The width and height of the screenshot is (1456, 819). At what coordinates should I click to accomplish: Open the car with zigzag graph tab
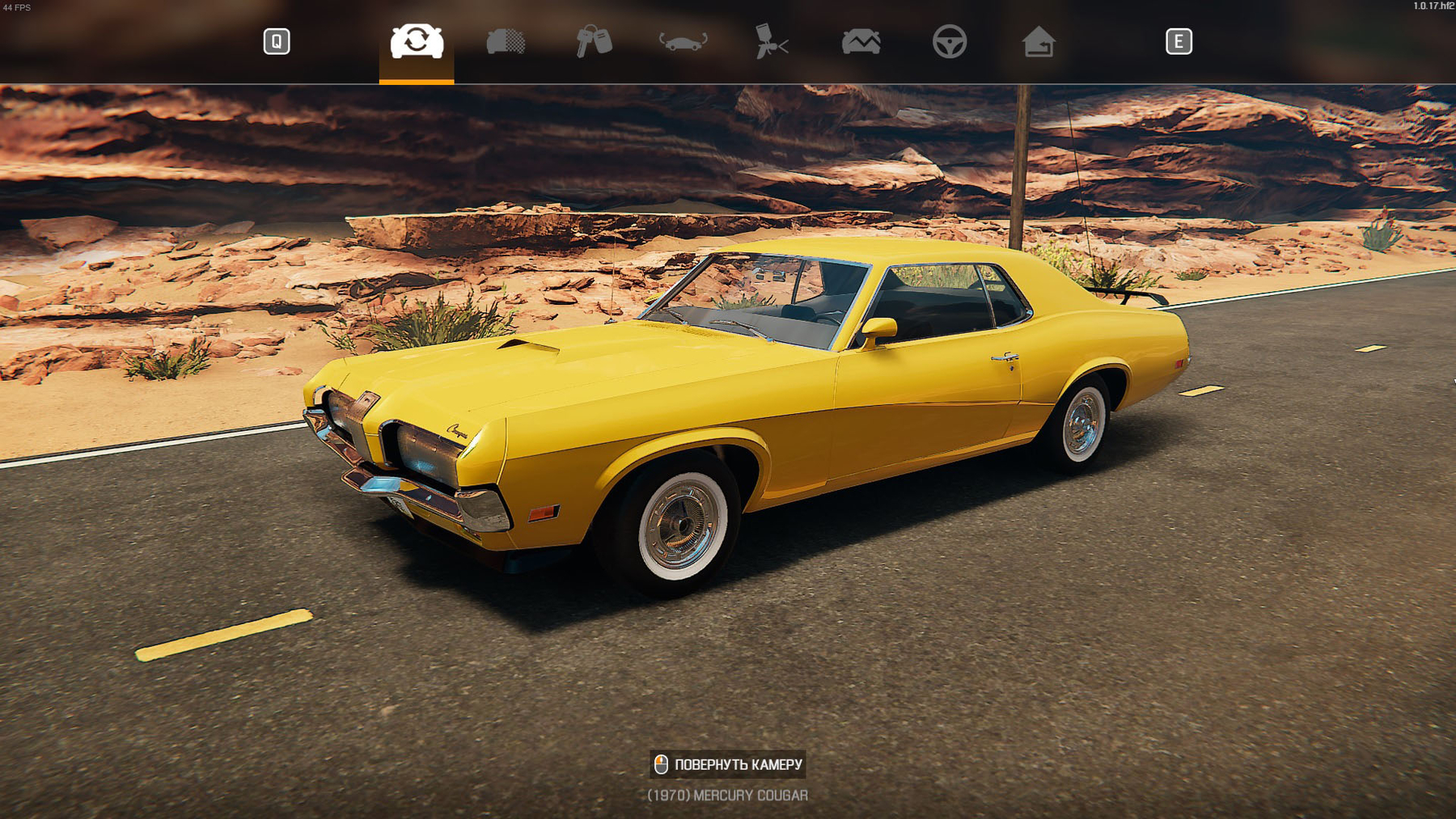point(861,41)
